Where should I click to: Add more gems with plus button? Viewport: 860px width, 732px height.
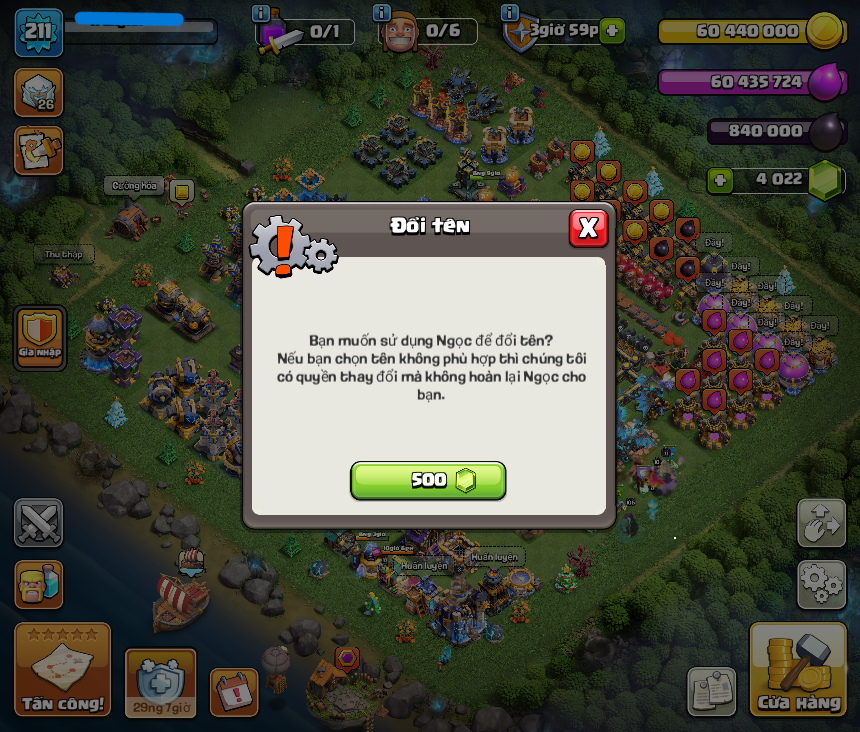tap(719, 180)
